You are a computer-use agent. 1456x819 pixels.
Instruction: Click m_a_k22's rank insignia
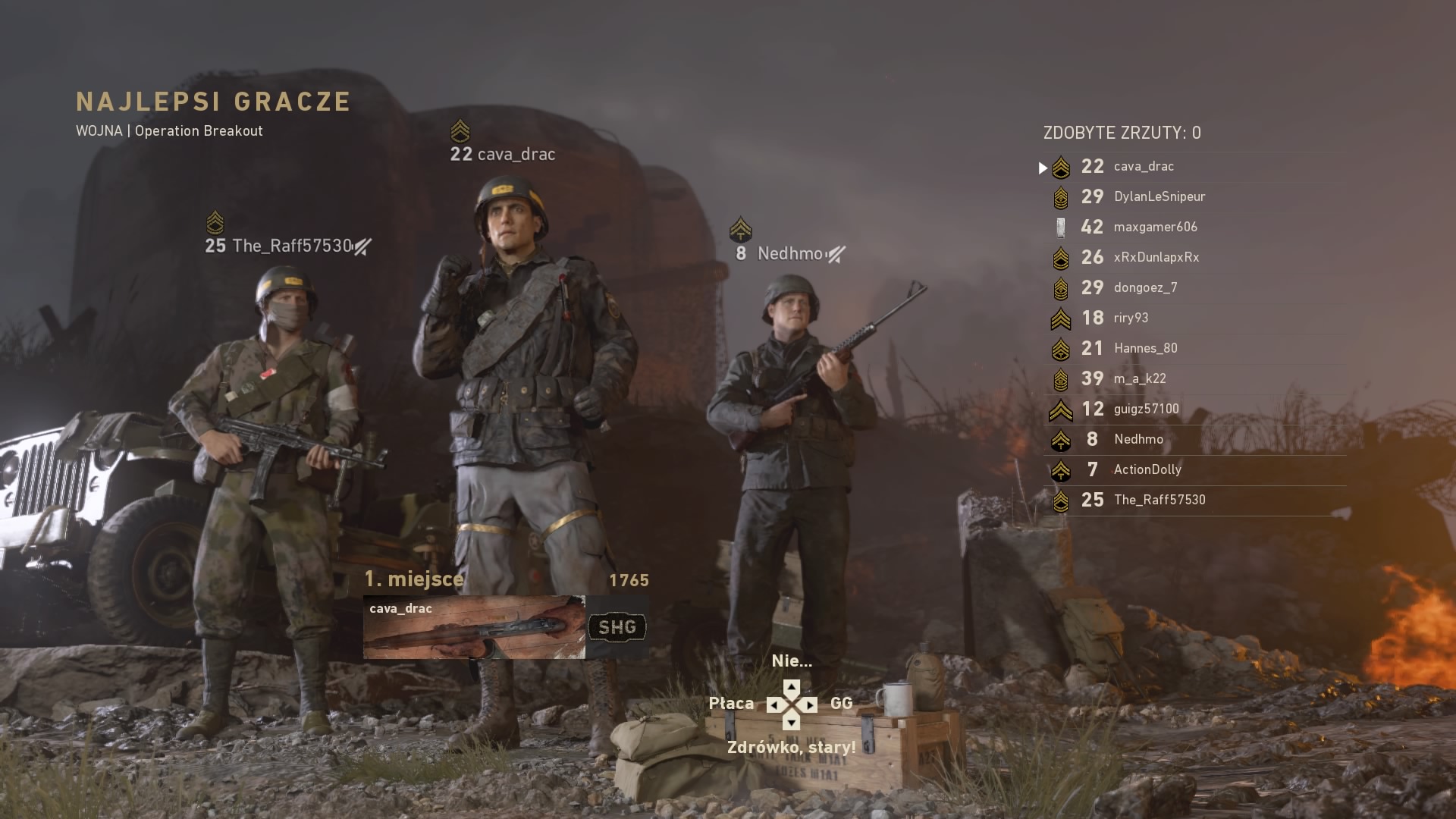click(x=1061, y=378)
